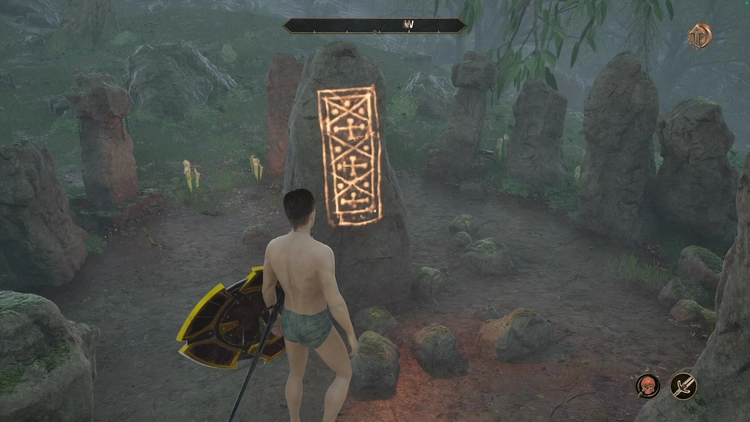The image size is (750, 422).
Task: Select the sword weapon icon
Action: pyautogui.click(x=684, y=386)
